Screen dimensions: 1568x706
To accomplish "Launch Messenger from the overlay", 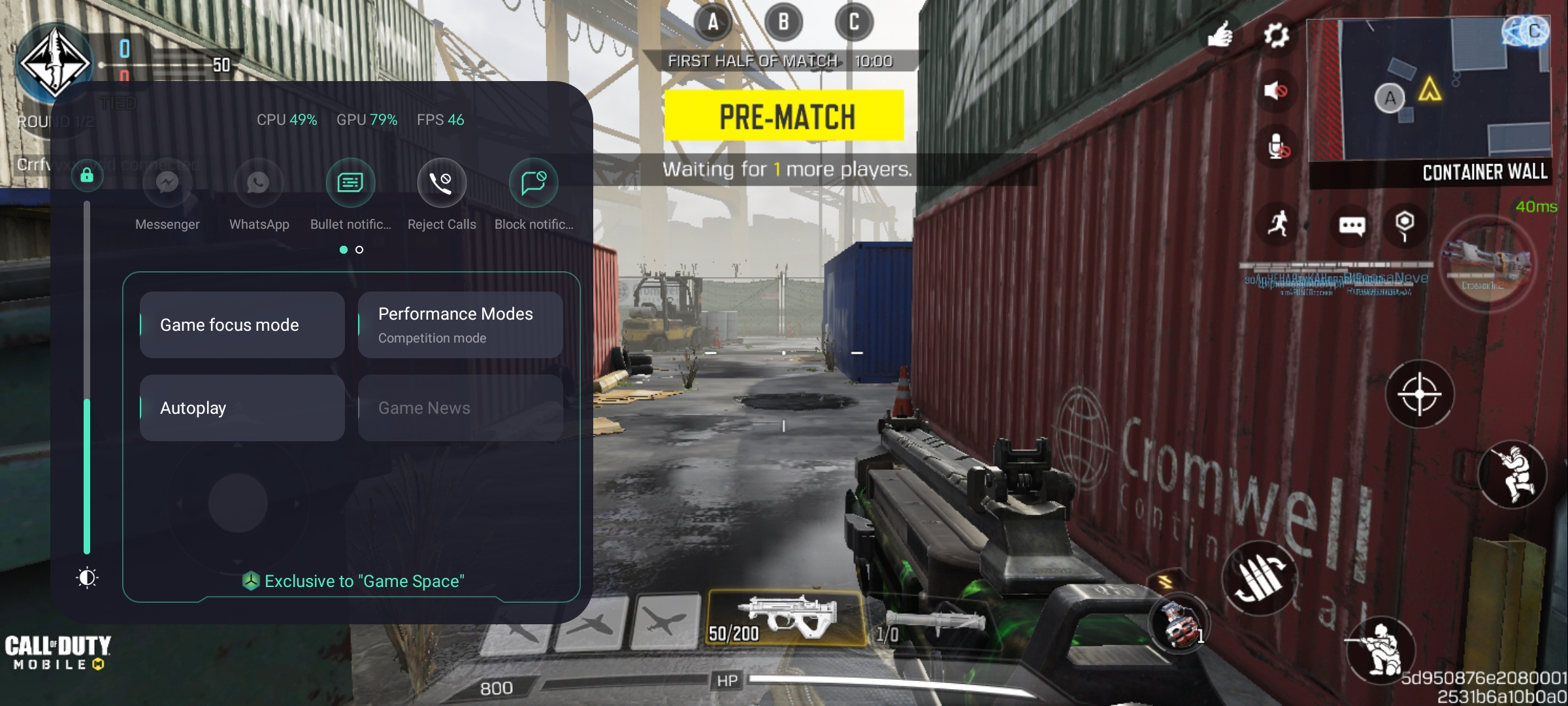I will click(167, 182).
